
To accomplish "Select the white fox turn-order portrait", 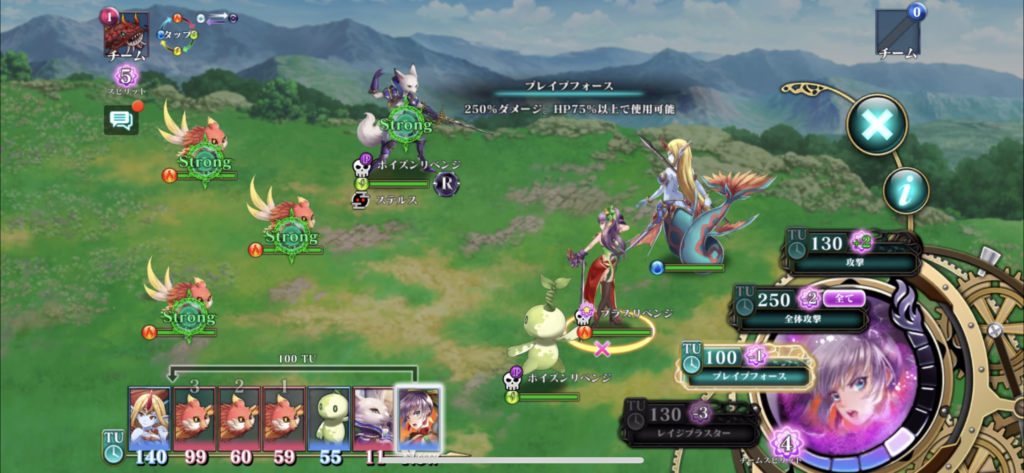I will coord(373,418).
